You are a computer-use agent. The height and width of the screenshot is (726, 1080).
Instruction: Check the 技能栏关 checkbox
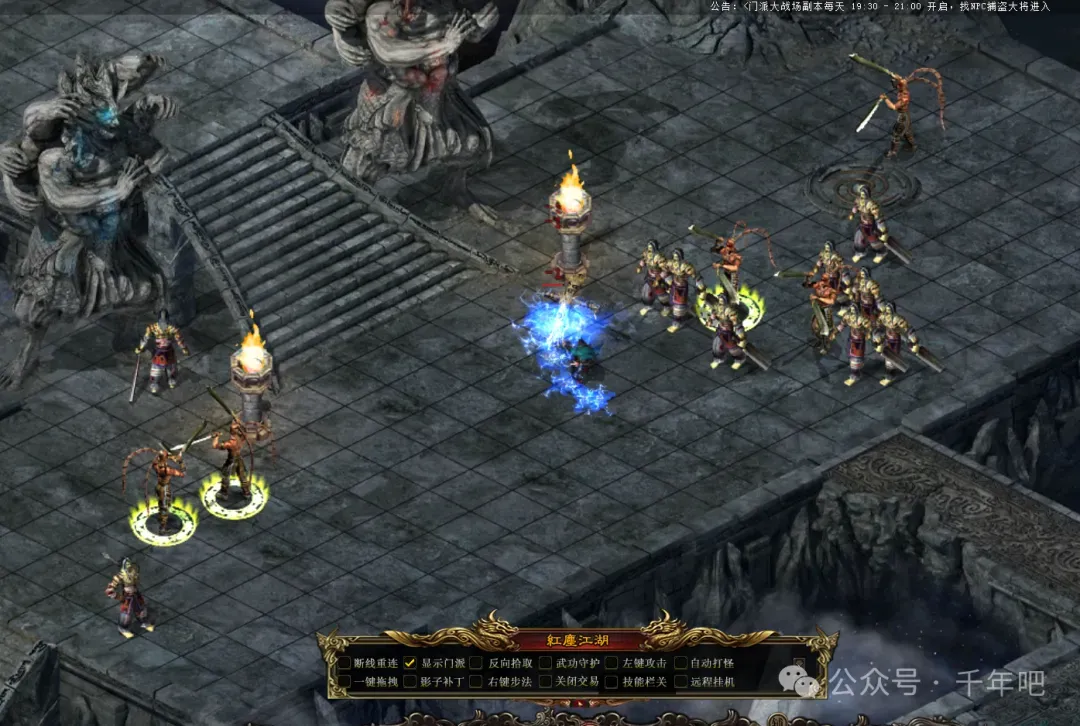[x=611, y=681]
